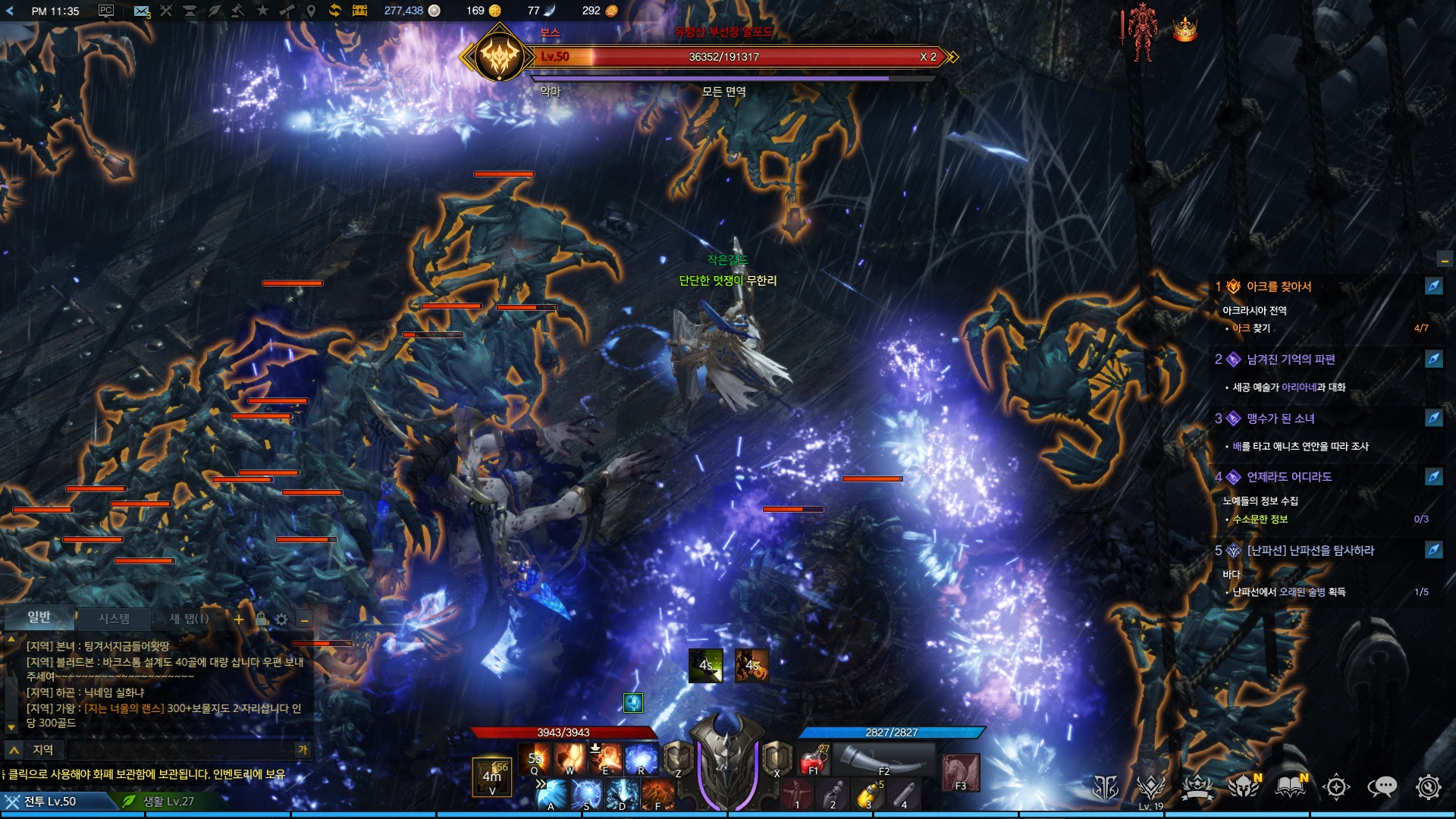Activate the fiery E skill
This screenshot has height=819, width=1456.
[605, 758]
